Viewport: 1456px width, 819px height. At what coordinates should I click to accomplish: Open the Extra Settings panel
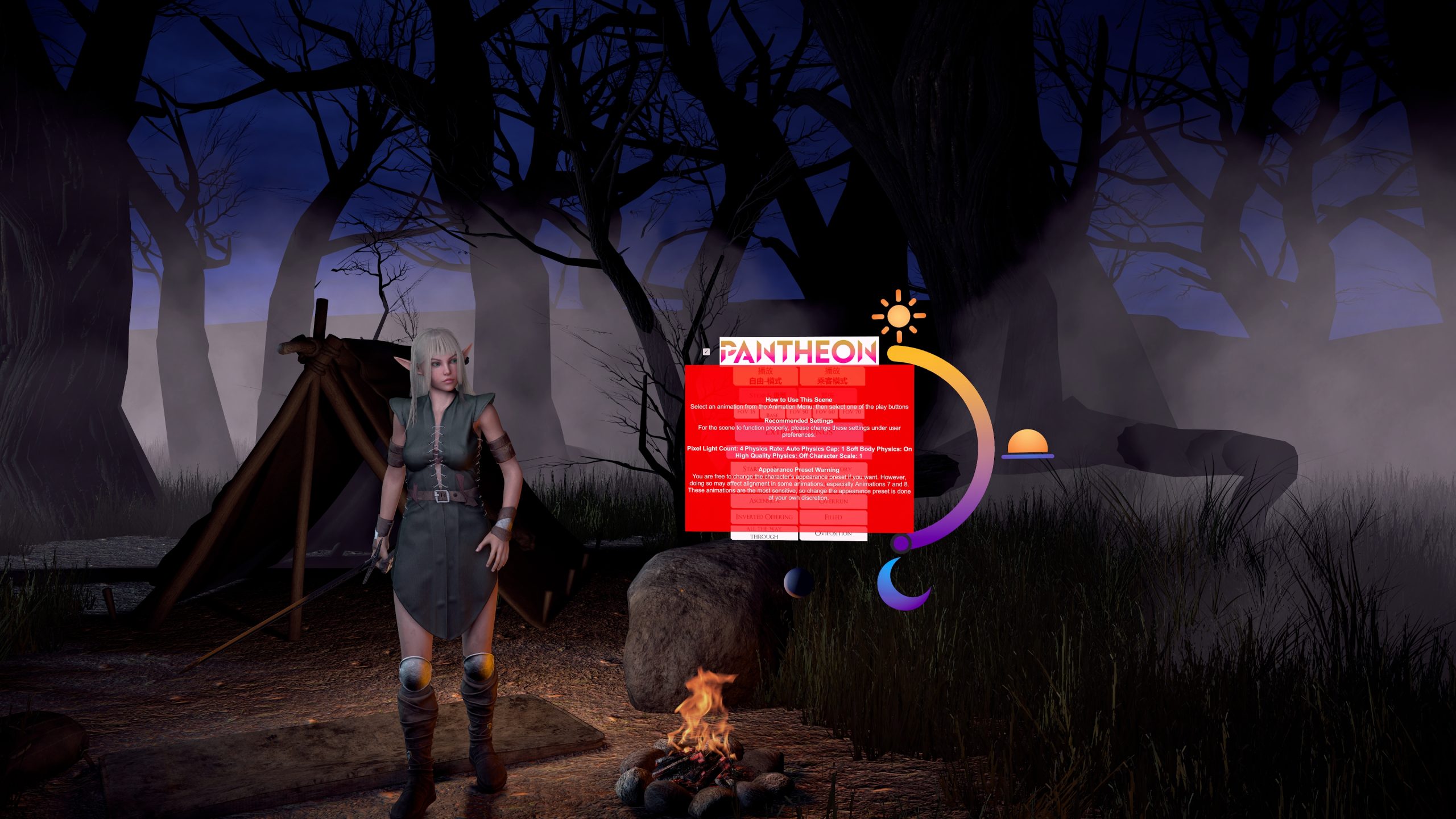pyautogui.click(x=799, y=433)
